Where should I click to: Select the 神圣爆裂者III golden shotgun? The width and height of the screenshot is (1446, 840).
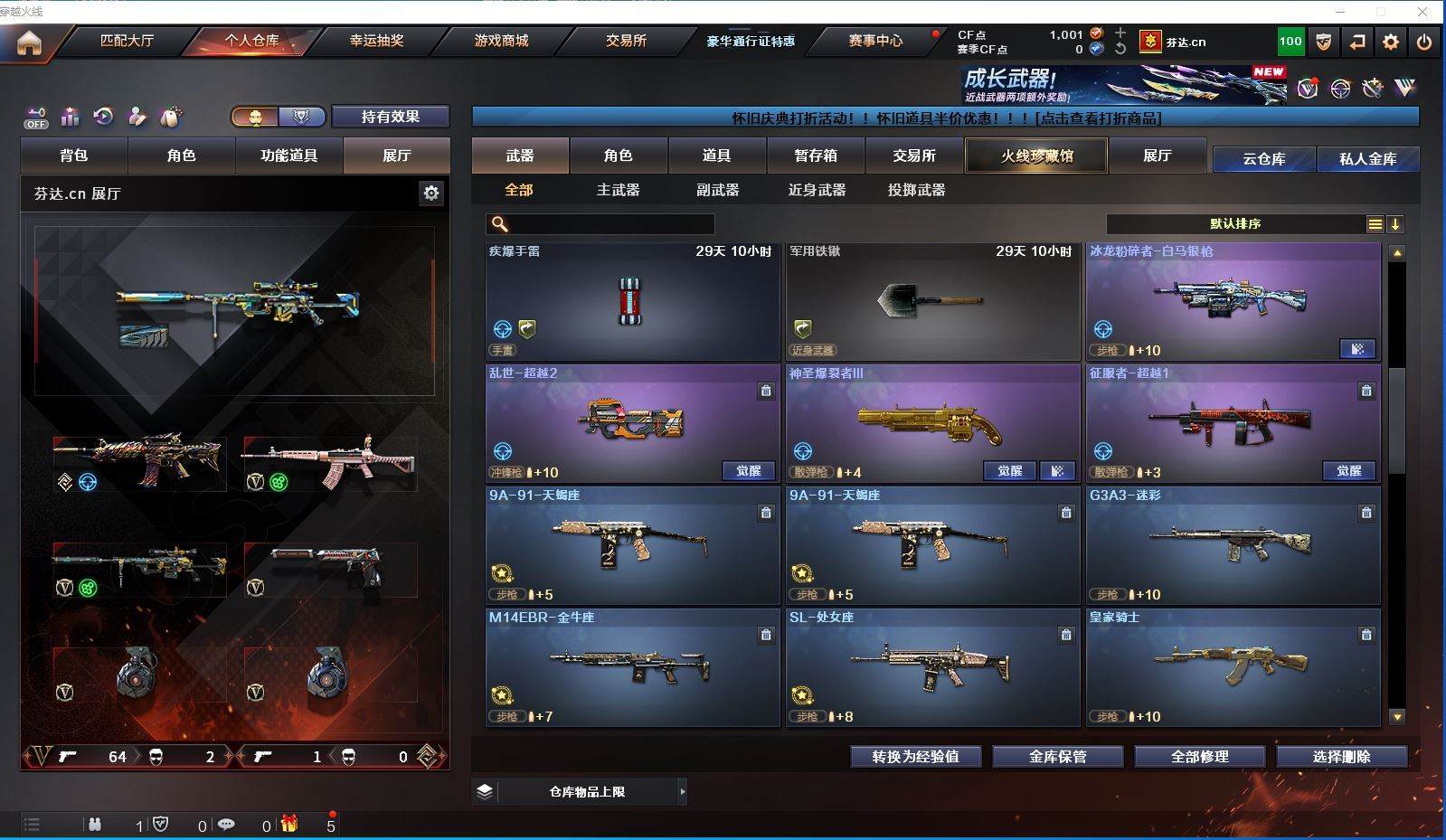coord(932,423)
